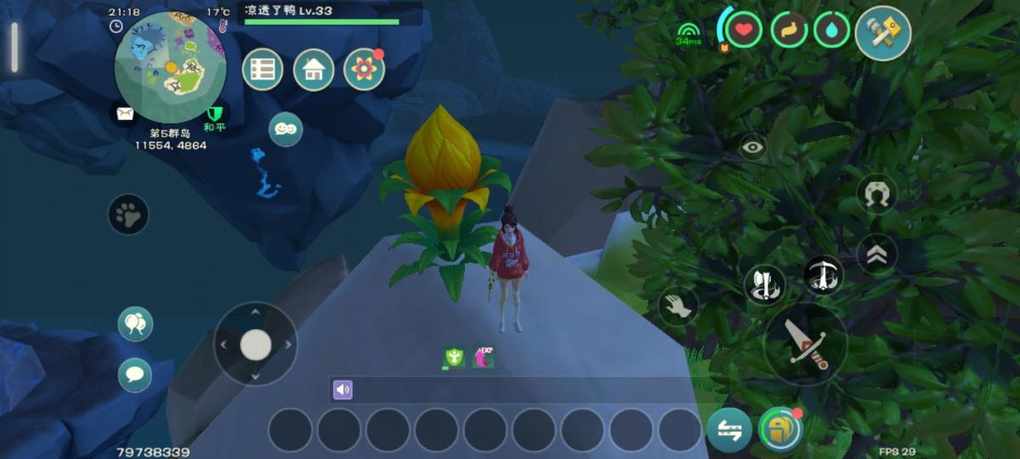Open the hammer and axe crafting menu
The height and width of the screenshot is (459, 1020).
coord(883,34)
